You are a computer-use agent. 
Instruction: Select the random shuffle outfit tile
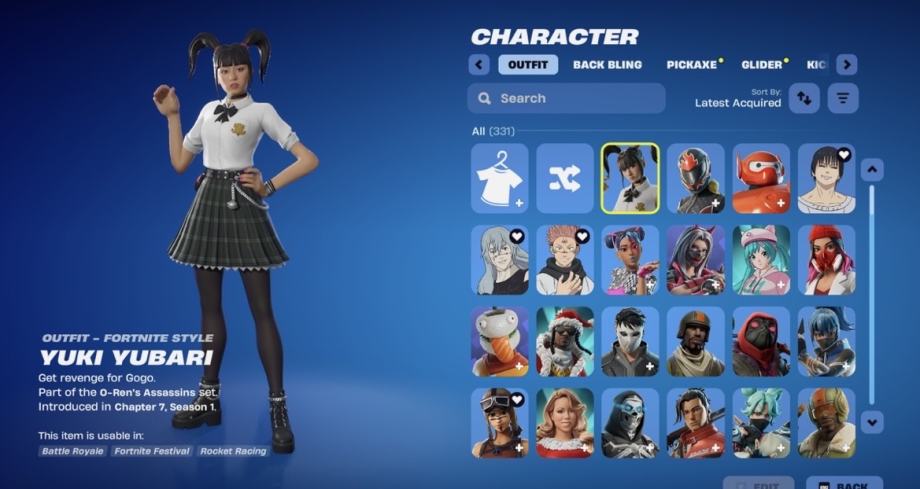tap(565, 178)
